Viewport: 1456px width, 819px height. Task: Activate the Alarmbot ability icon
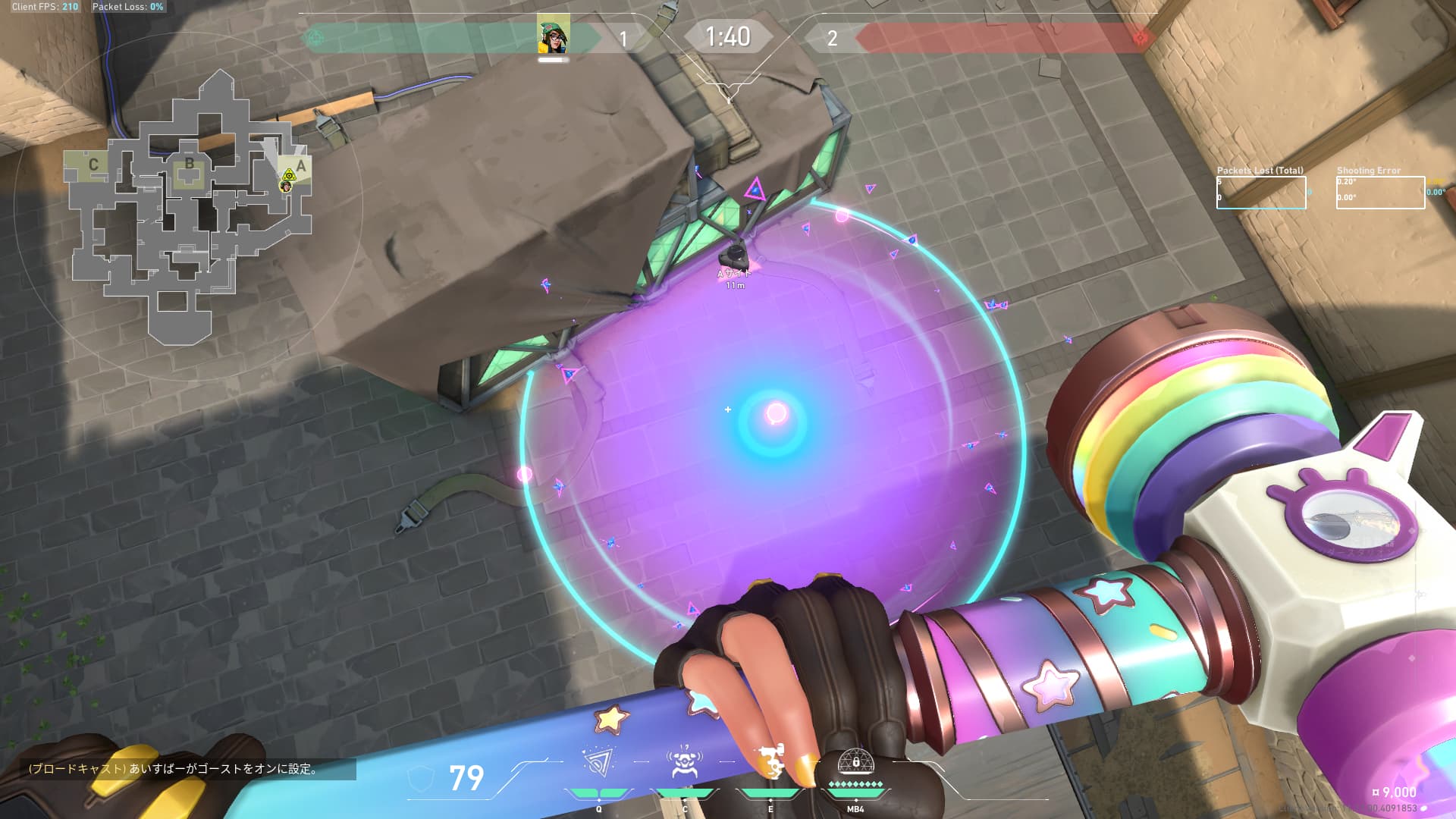pyautogui.click(x=684, y=763)
